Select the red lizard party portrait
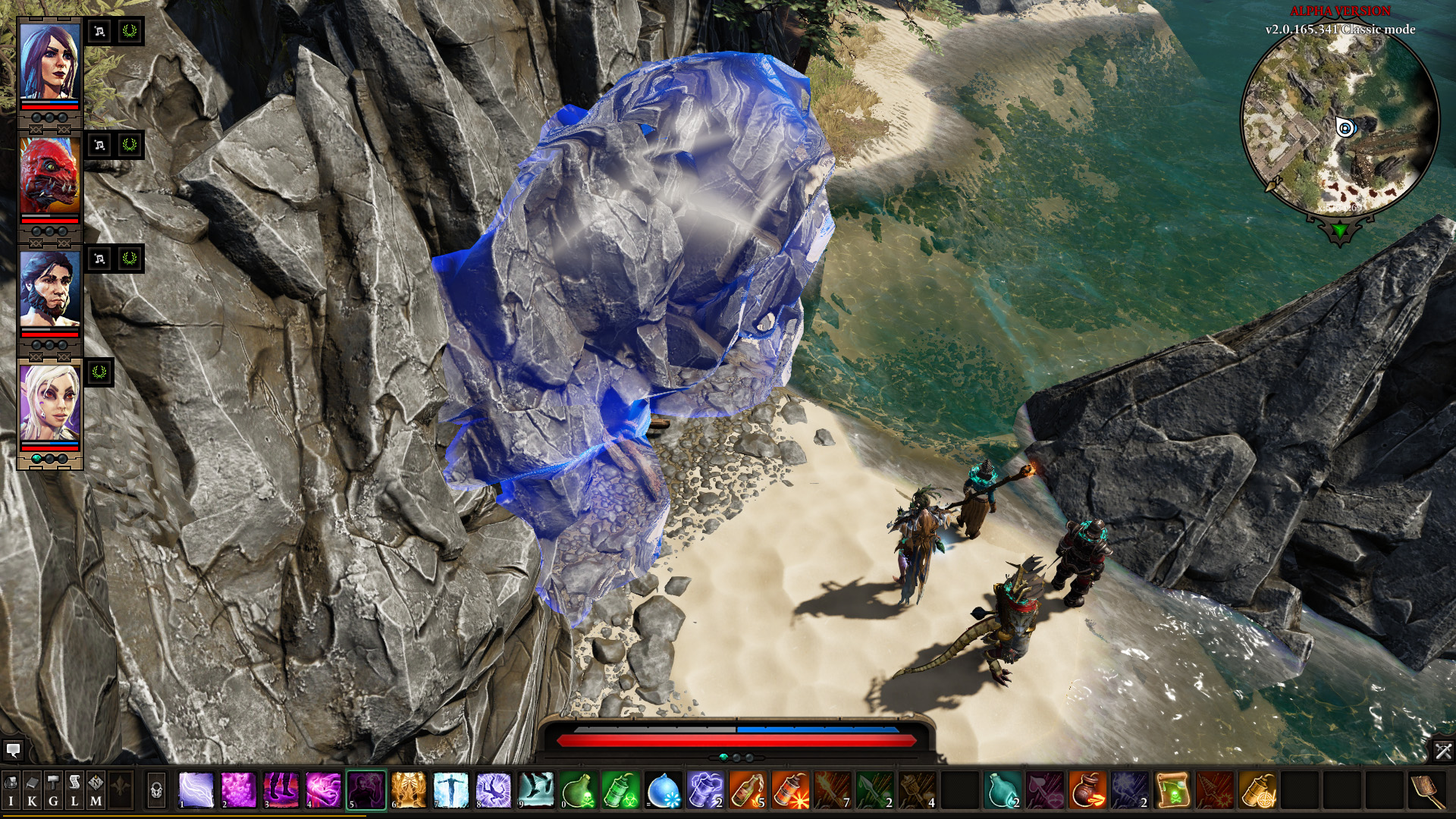 coord(49,176)
